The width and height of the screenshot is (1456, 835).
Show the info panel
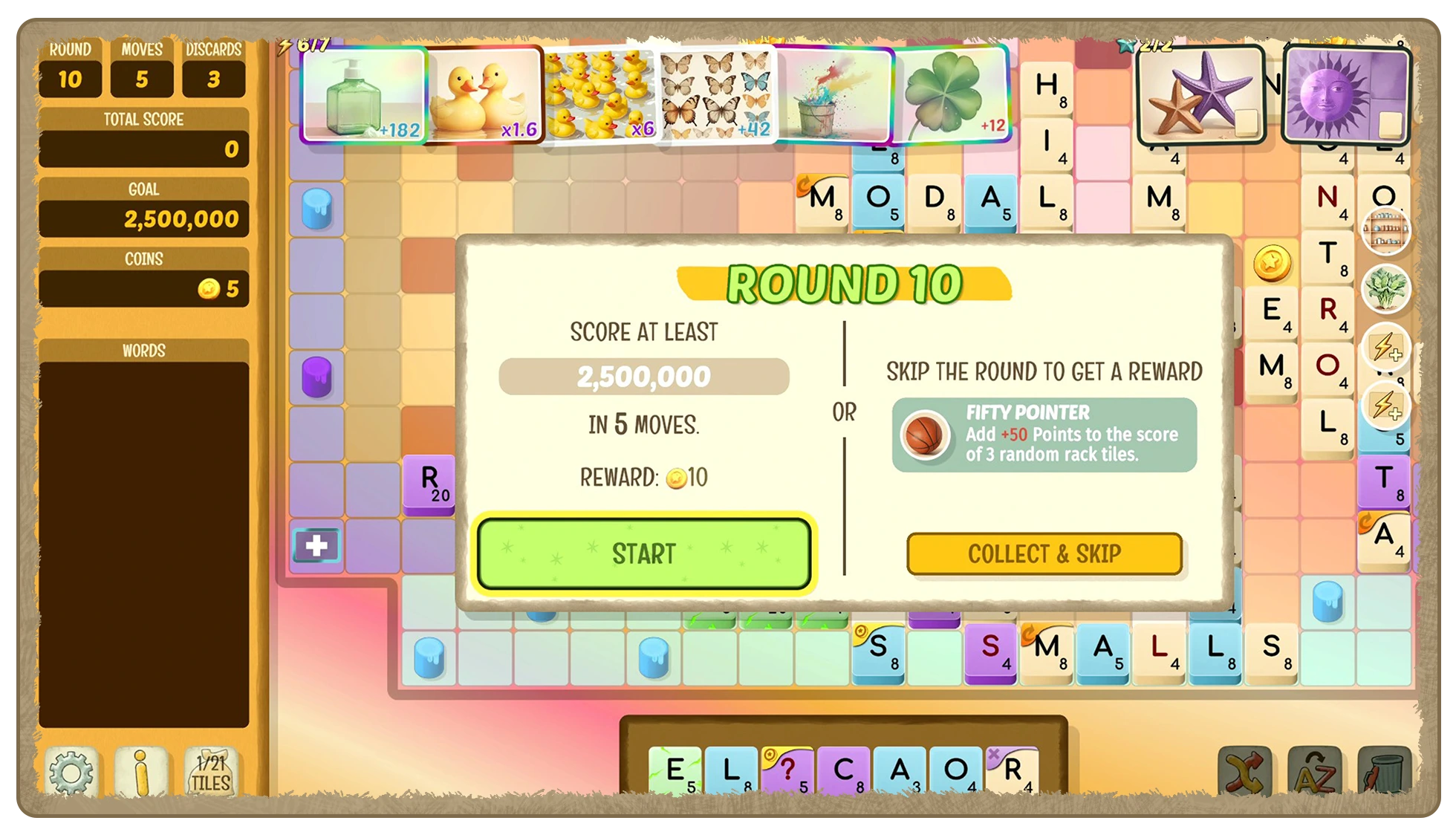click(141, 773)
